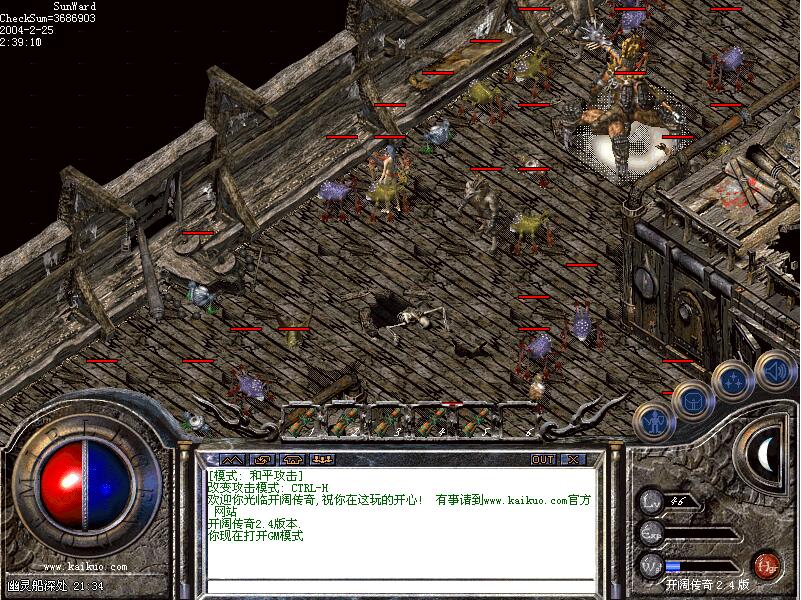The image size is (801, 600).
Task: Click the X exit button above chat
Action: coord(573,459)
